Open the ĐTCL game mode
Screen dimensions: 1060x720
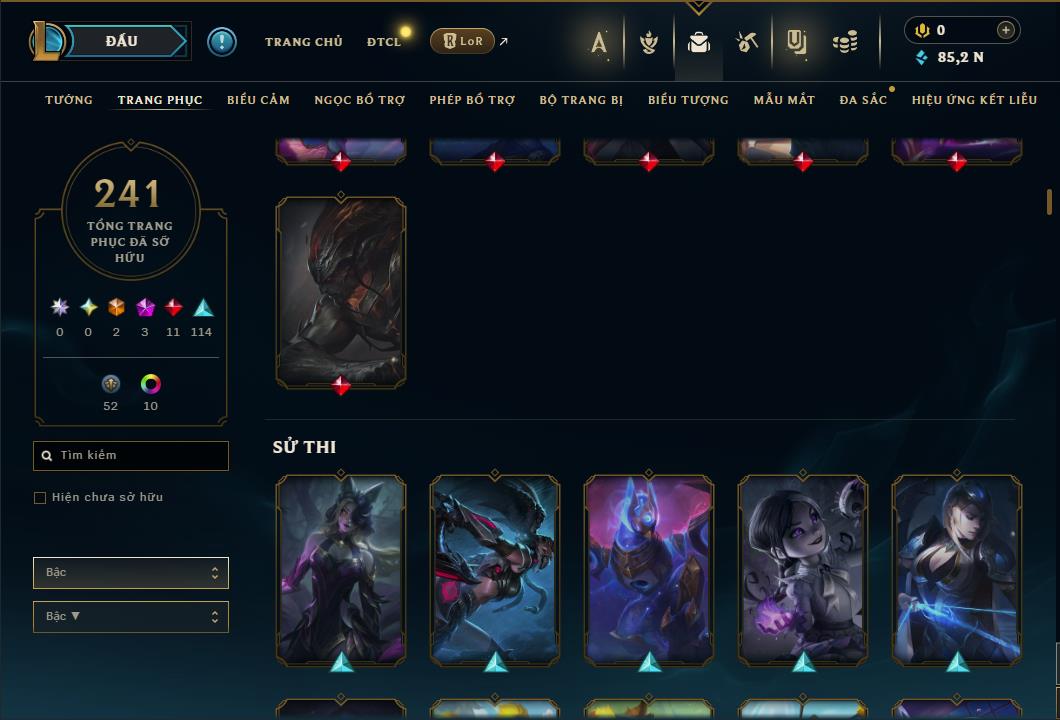384,42
